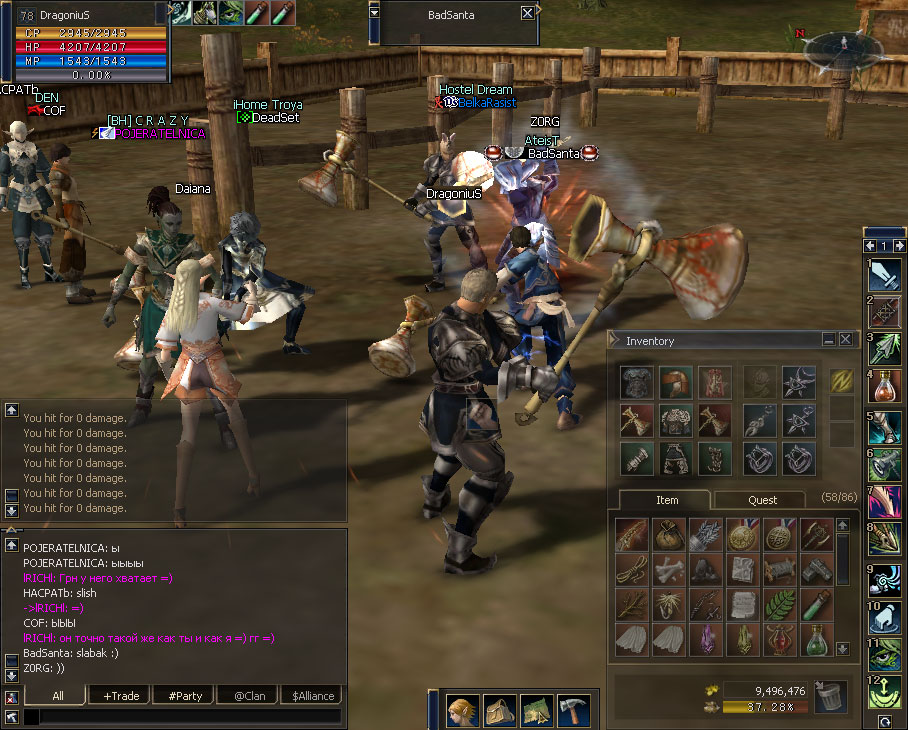Screen dimensions: 908x730
Task: Show the @Clan chat tab
Action: (249, 696)
